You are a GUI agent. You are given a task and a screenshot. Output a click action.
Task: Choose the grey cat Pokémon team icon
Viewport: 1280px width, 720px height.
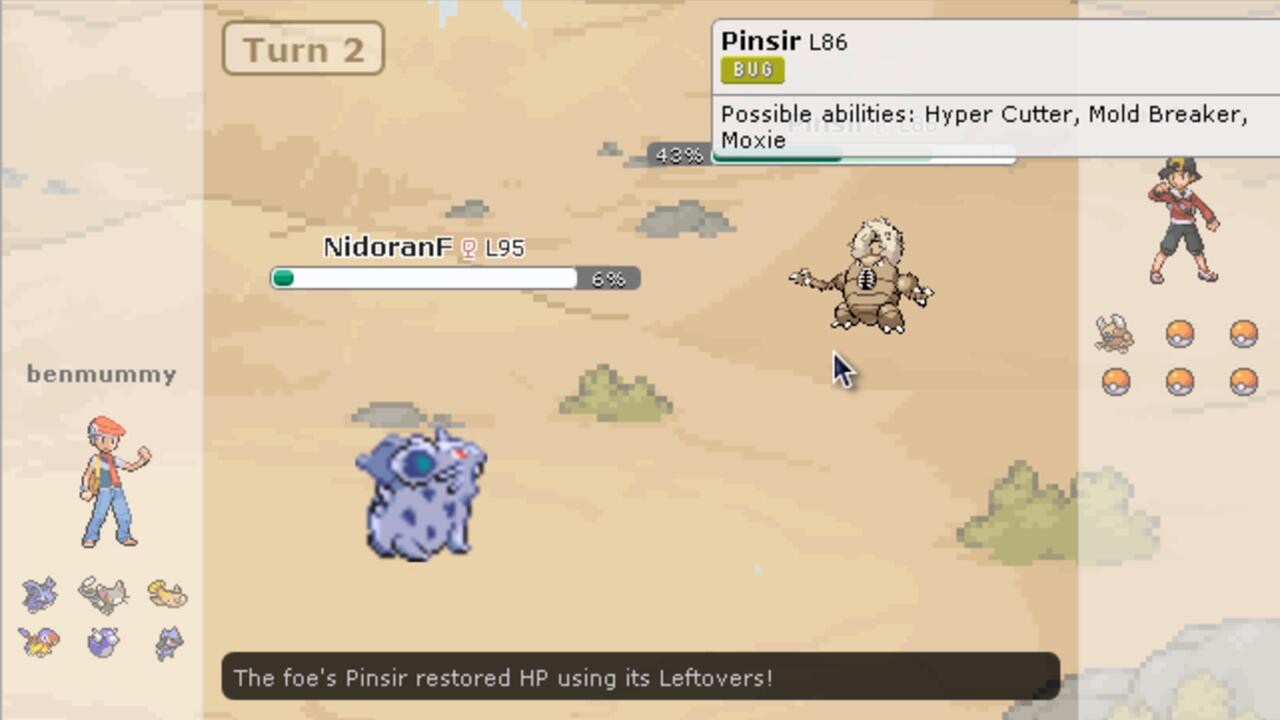click(x=103, y=594)
